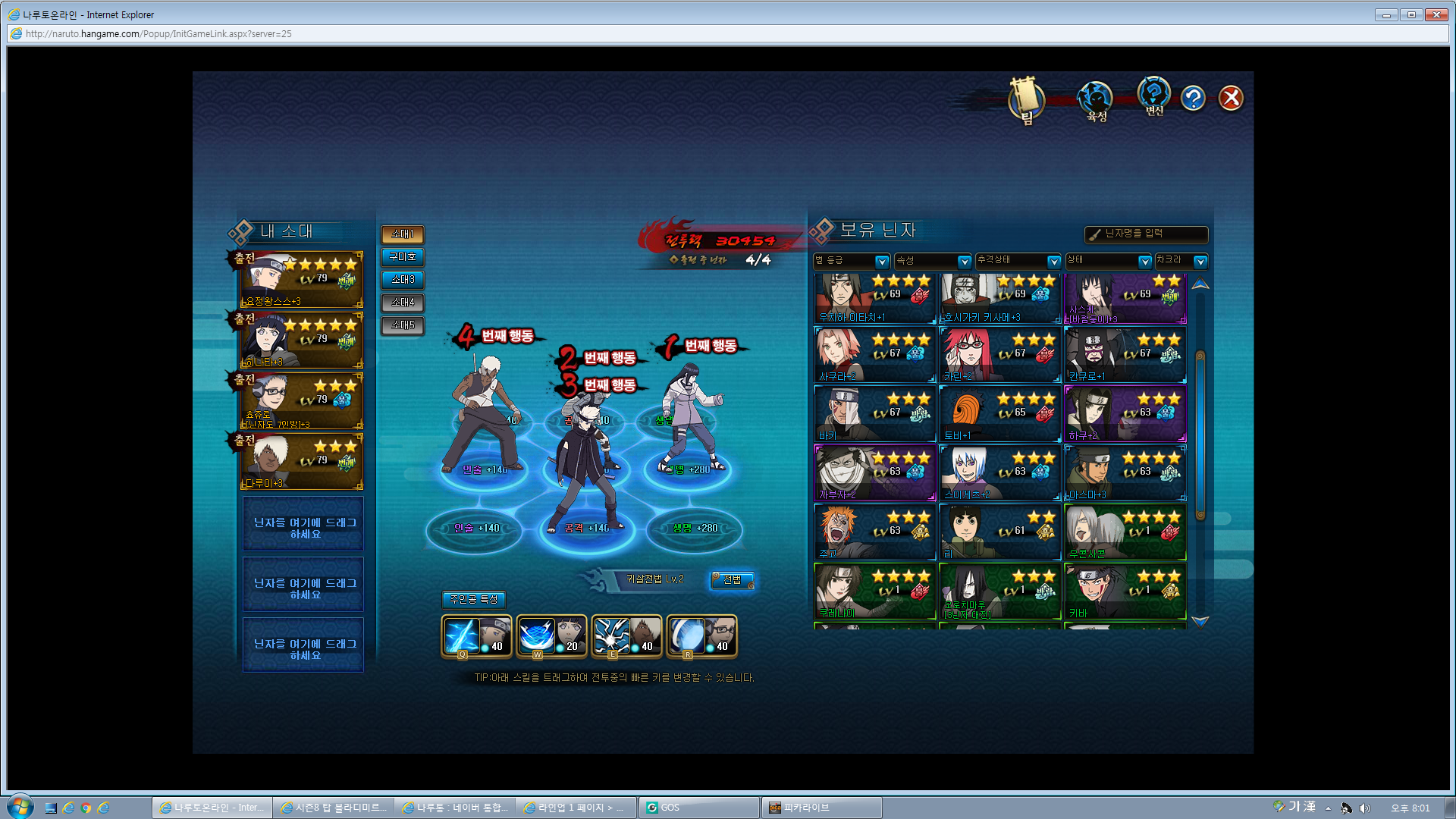This screenshot has height=819, width=1456.
Task: Open the 육성 training menu
Action: point(1096,101)
